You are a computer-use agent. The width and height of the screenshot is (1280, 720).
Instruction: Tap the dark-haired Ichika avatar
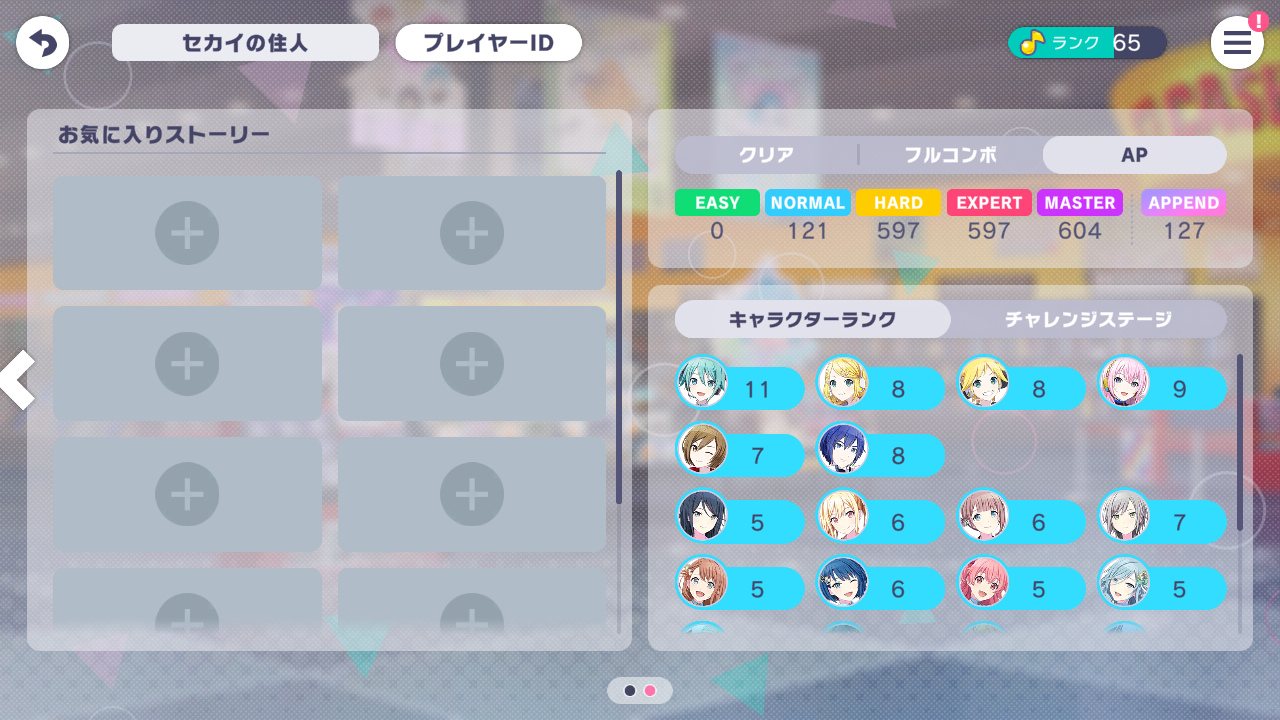pos(702,521)
